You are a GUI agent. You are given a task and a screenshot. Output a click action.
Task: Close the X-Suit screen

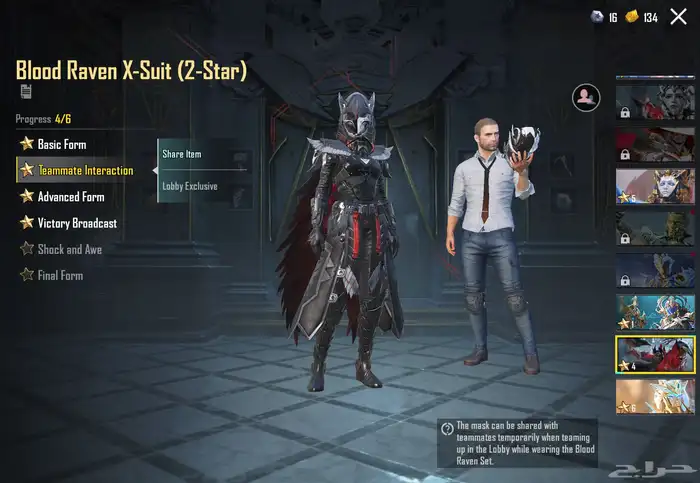(x=677, y=16)
